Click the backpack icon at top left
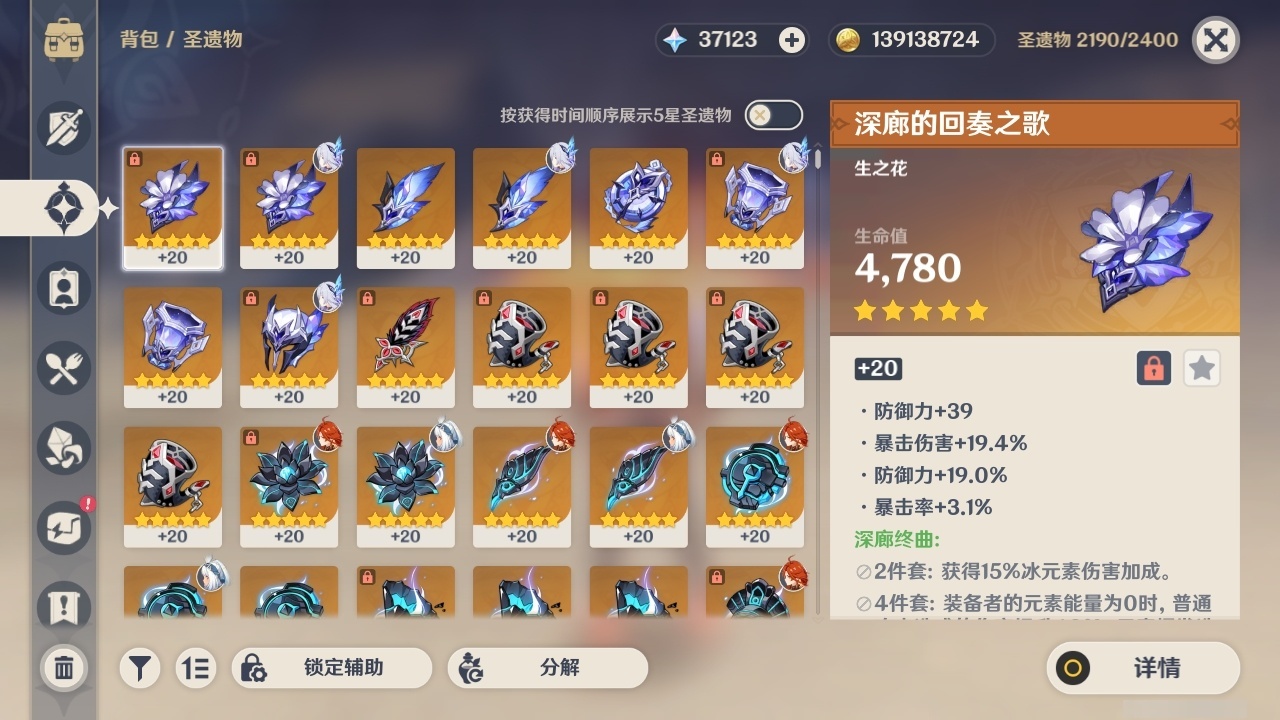The height and width of the screenshot is (720, 1280). pyautogui.click(x=62, y=40)
